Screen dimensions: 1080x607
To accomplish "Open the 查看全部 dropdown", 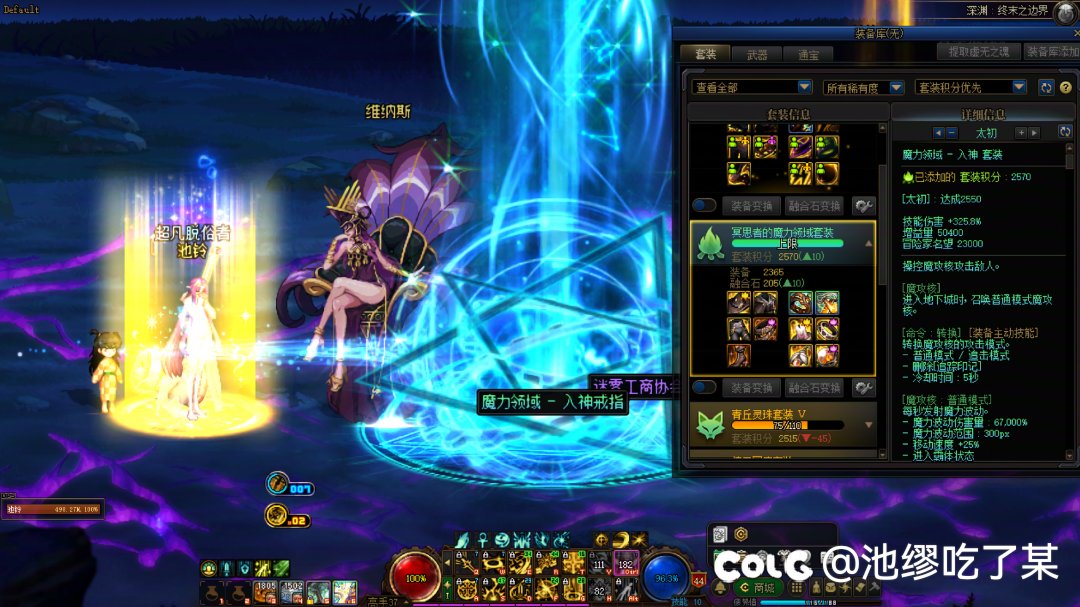I will 752,87.
